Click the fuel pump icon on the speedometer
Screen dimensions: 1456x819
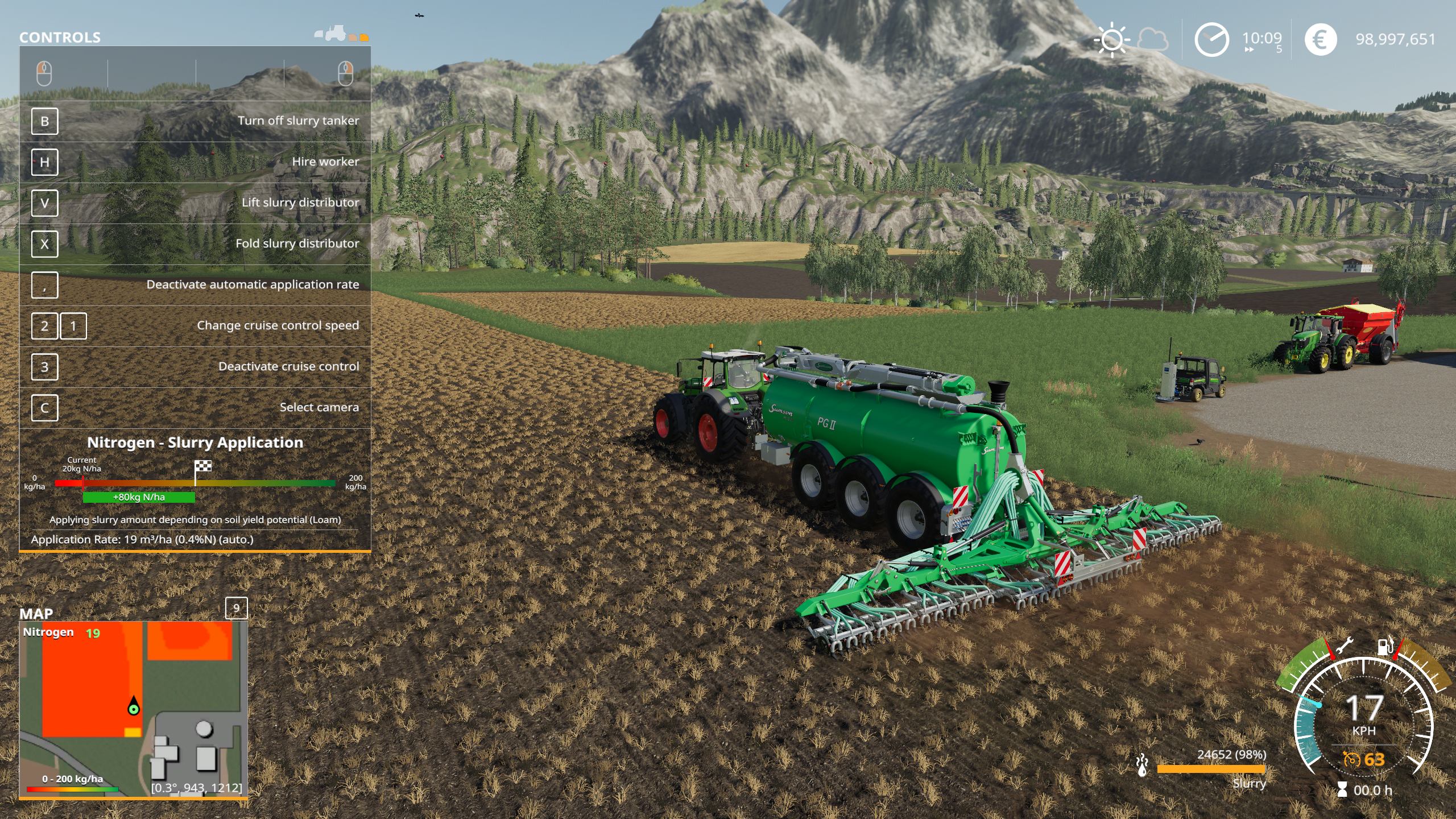tap(1385, 646)
